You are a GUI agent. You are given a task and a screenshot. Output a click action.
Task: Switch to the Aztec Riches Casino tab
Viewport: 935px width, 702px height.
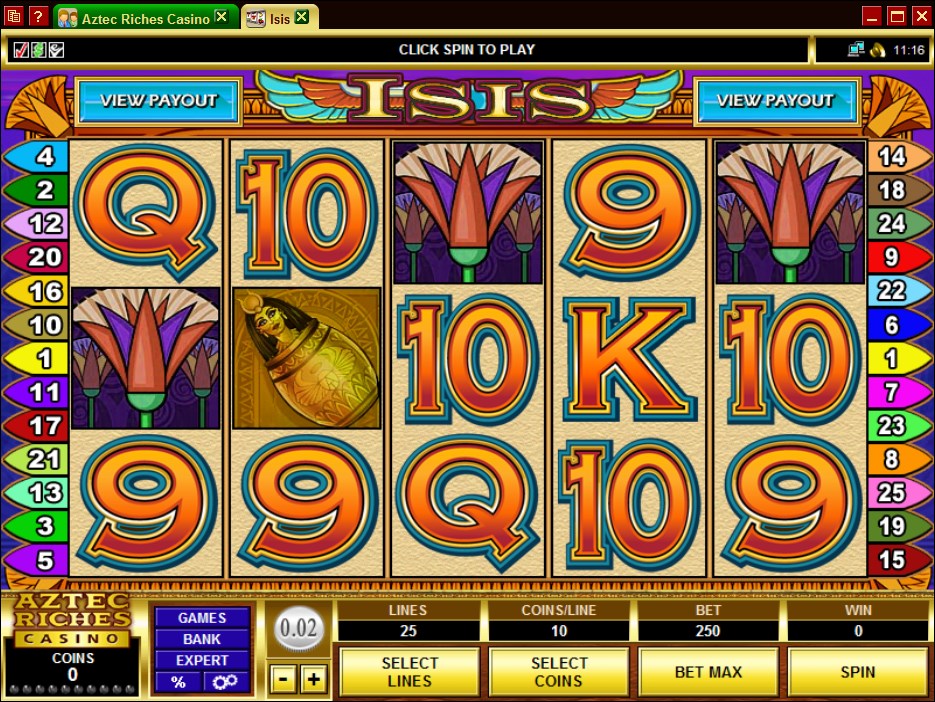pos(145,18)
